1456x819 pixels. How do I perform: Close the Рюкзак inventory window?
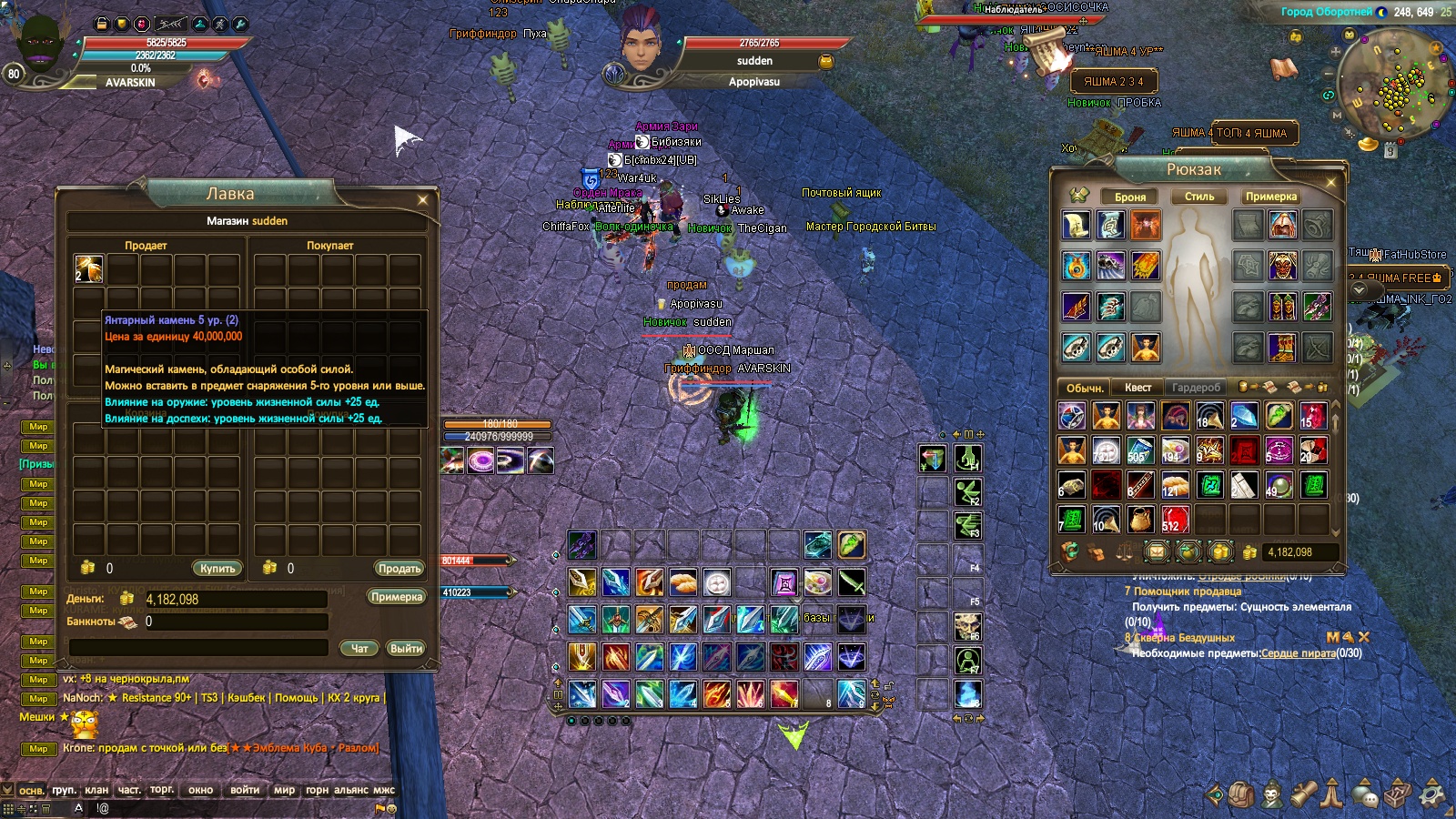(x=1331, y=182)
